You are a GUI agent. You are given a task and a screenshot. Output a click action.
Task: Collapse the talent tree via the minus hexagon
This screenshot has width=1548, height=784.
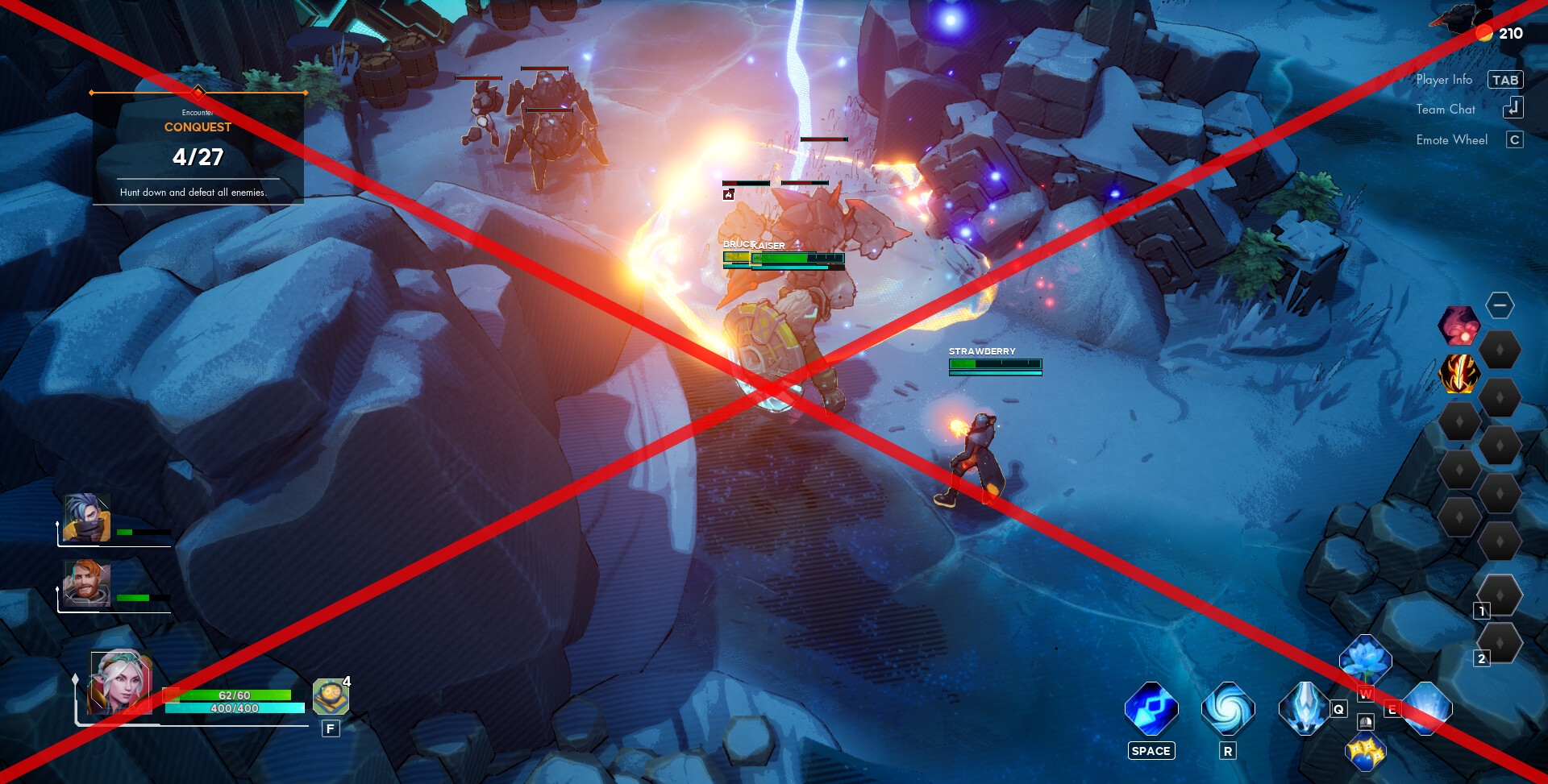(x=1500, y=305)
